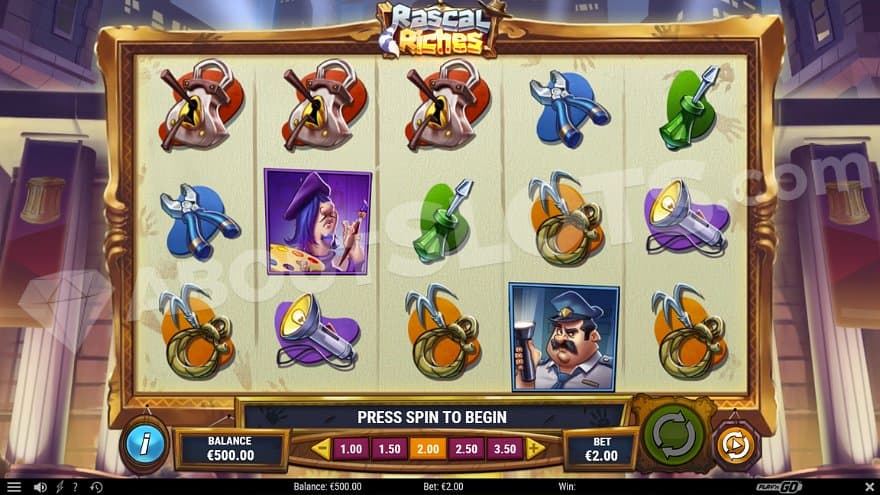Pick the 2.00 bet amount
This screenshot has height=495, width=880.
click(428, 449)
